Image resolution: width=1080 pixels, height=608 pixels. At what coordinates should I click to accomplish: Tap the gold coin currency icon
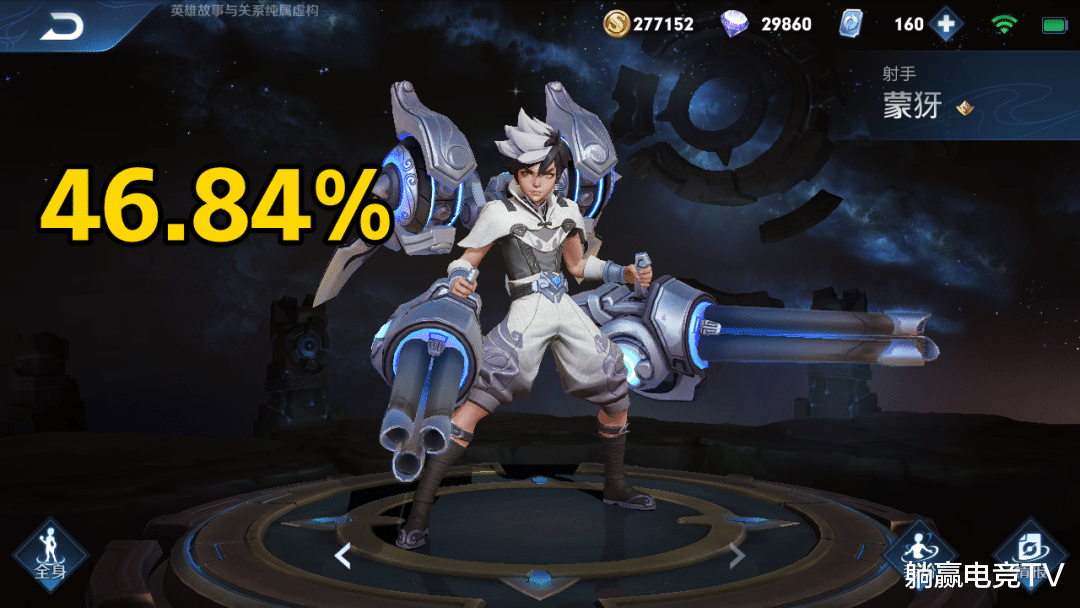pyautogui.click(x=616, y=23)
